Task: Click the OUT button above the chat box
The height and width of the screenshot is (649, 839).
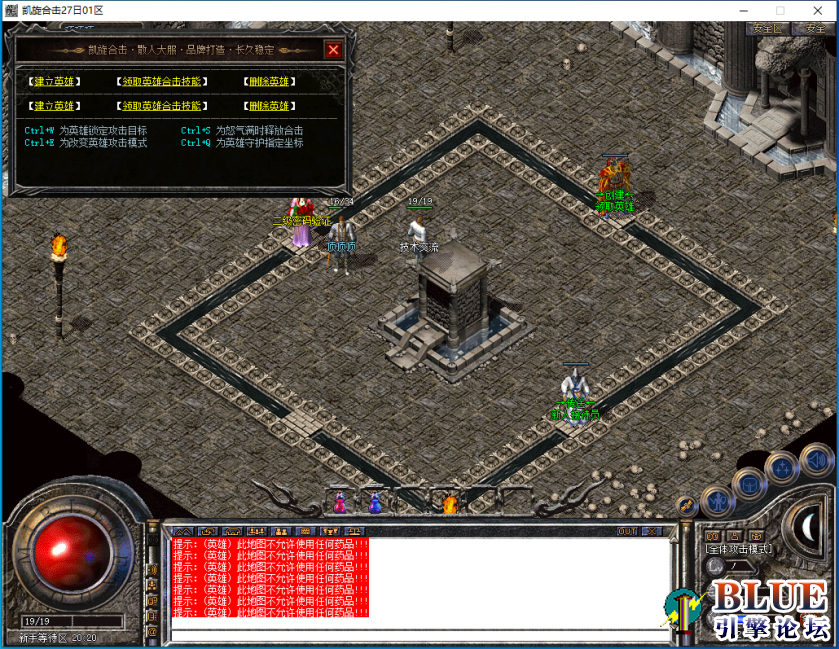Action: pos(627,531)
